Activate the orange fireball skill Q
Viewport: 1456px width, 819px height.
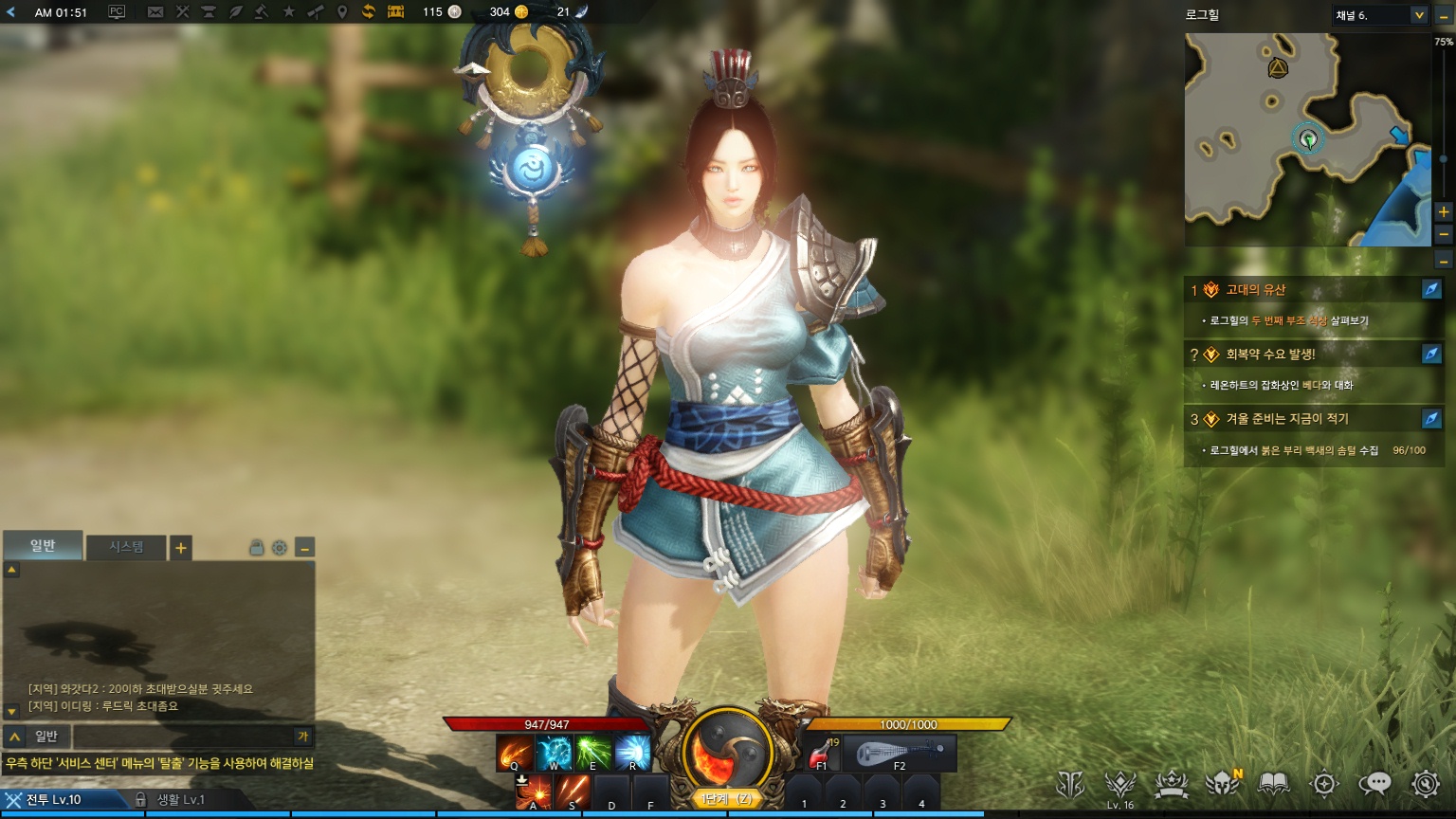point(515,754)
